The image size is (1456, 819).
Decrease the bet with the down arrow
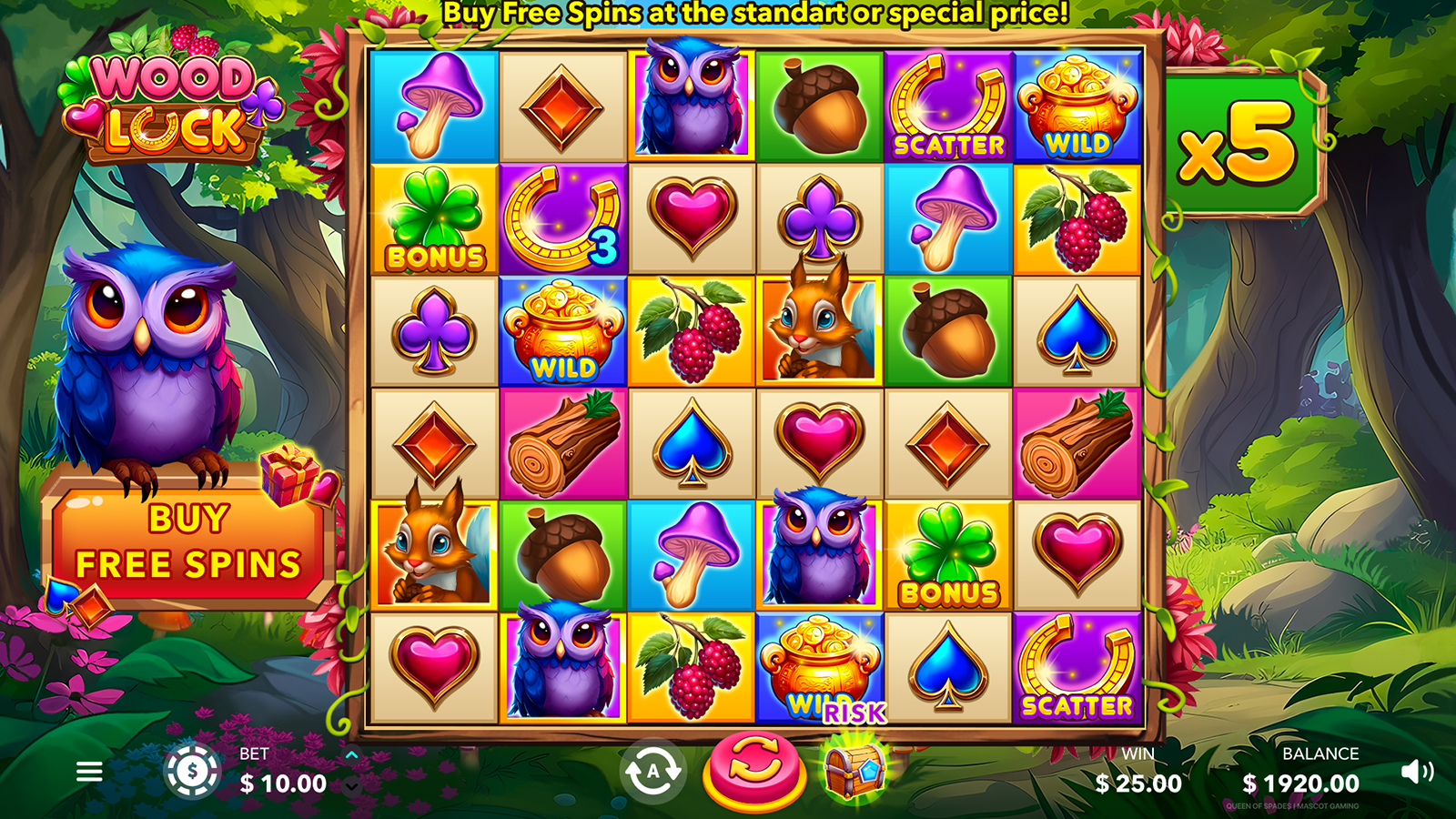tap(352, 786)
